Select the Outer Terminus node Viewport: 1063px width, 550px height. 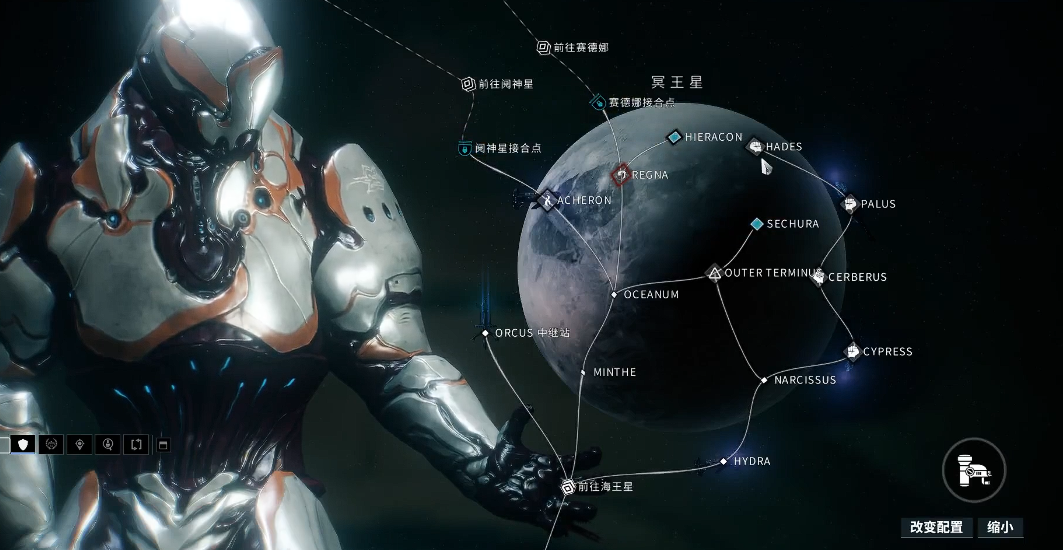[x=714, y=272]
